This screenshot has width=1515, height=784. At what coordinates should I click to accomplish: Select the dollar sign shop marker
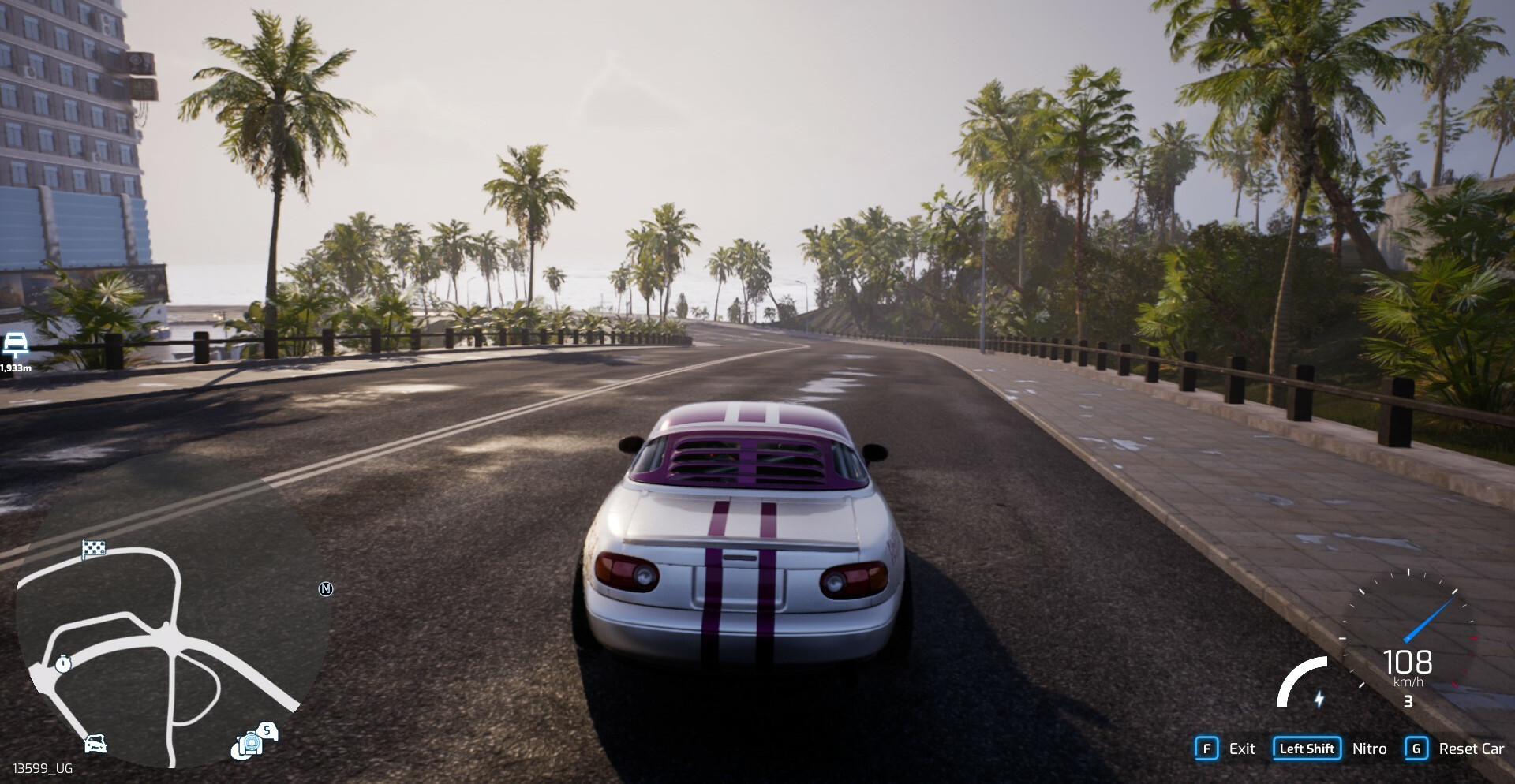[267, 730]
